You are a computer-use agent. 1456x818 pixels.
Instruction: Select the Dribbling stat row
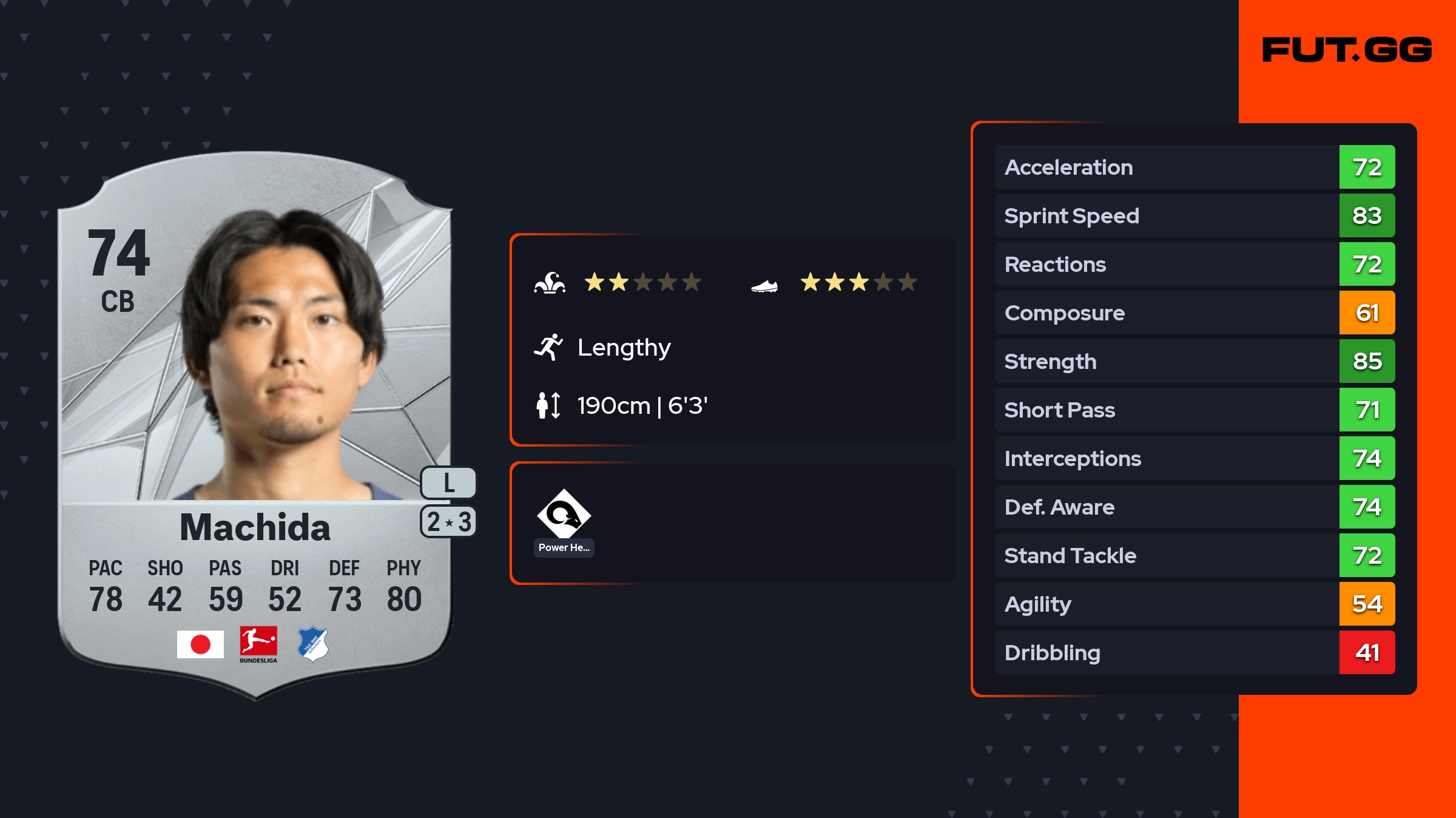pyautogui.click(x=1194, y=653)
